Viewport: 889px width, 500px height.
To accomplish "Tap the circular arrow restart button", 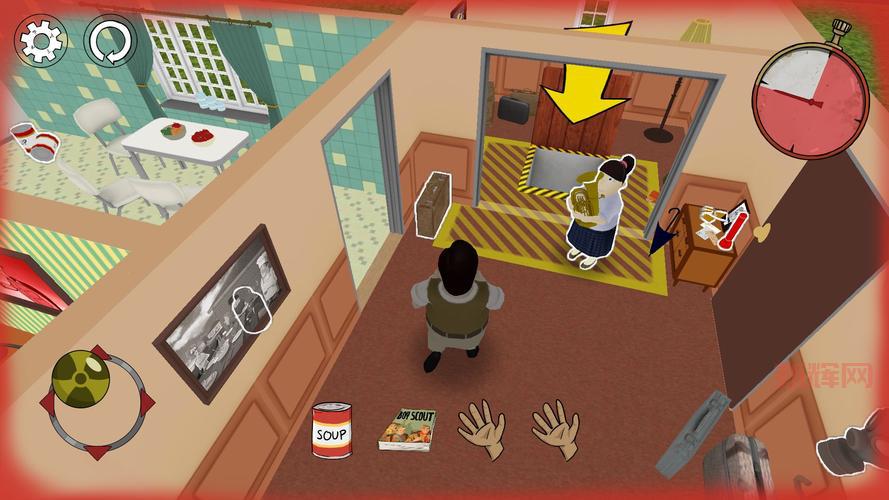I will coord(108,41).
